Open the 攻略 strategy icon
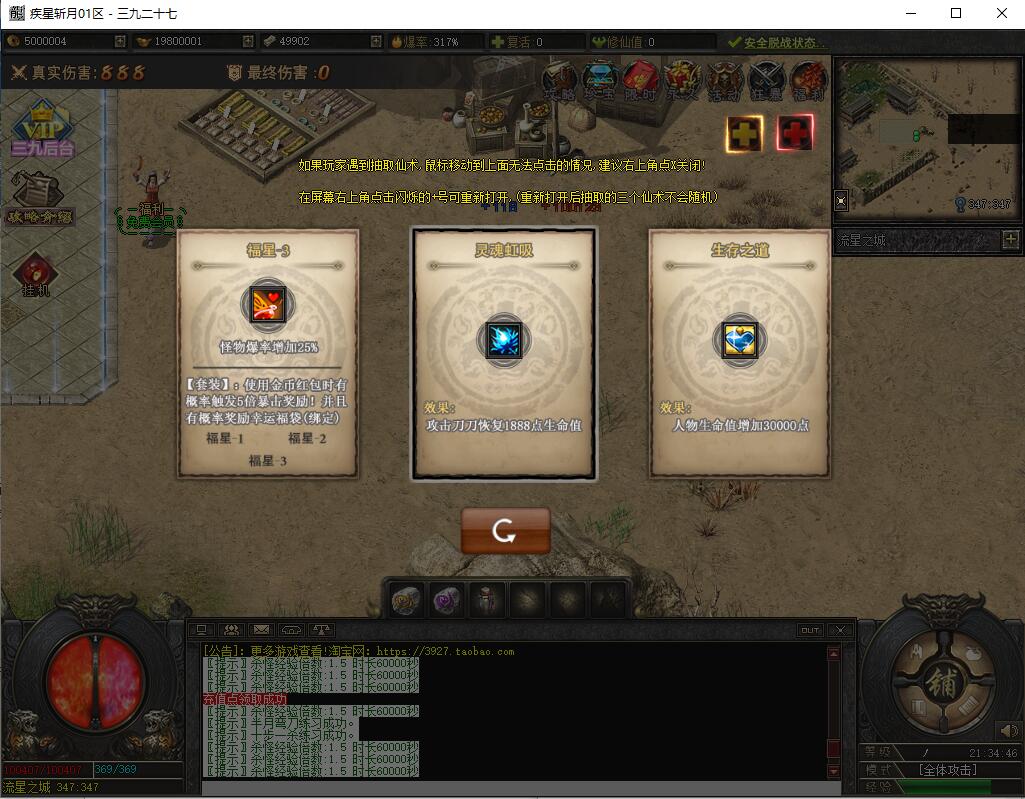Viewport: 1025px width, 799px height. click(560, 80)
